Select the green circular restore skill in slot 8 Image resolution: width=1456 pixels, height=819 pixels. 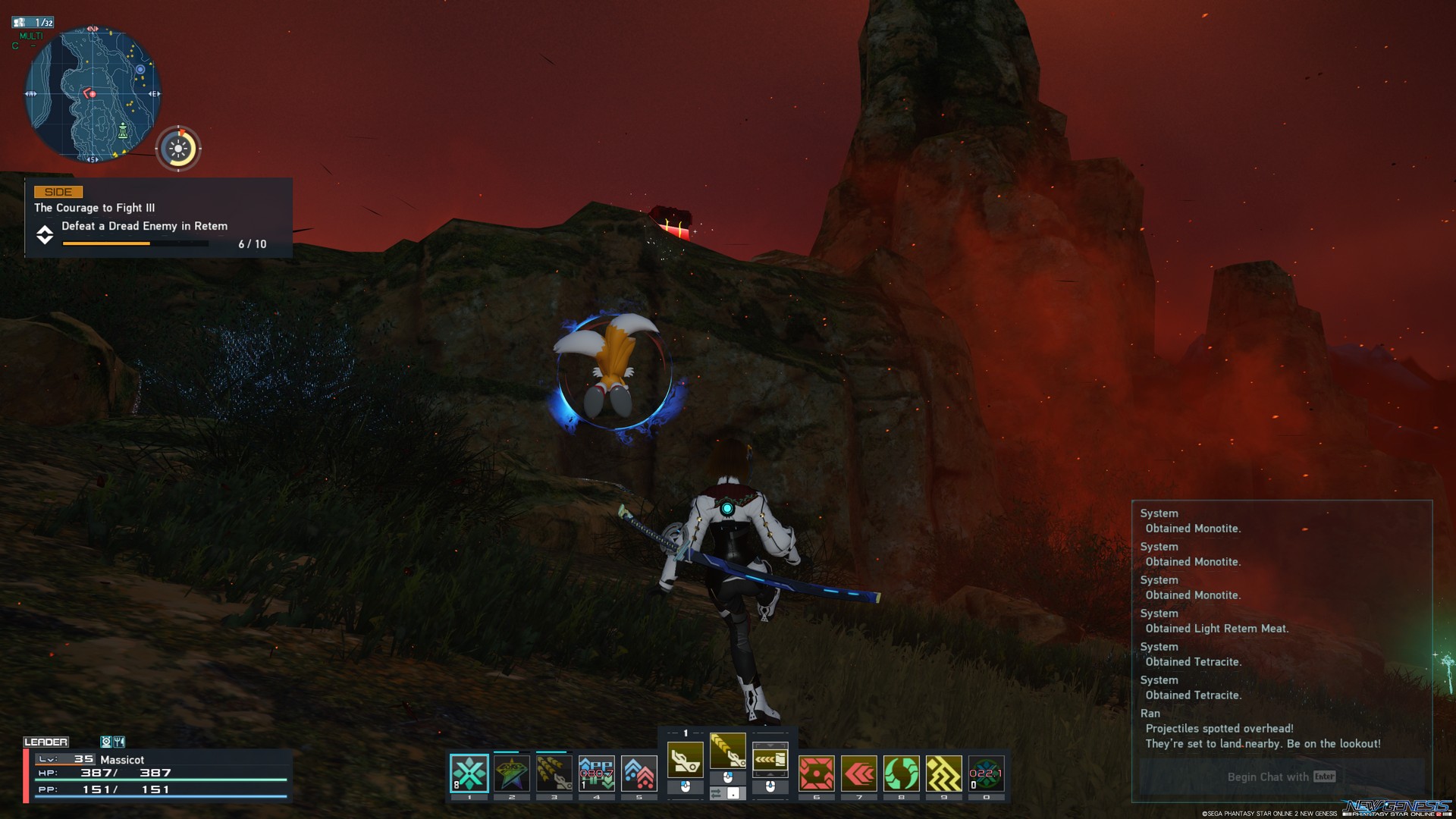coord(900,772)
